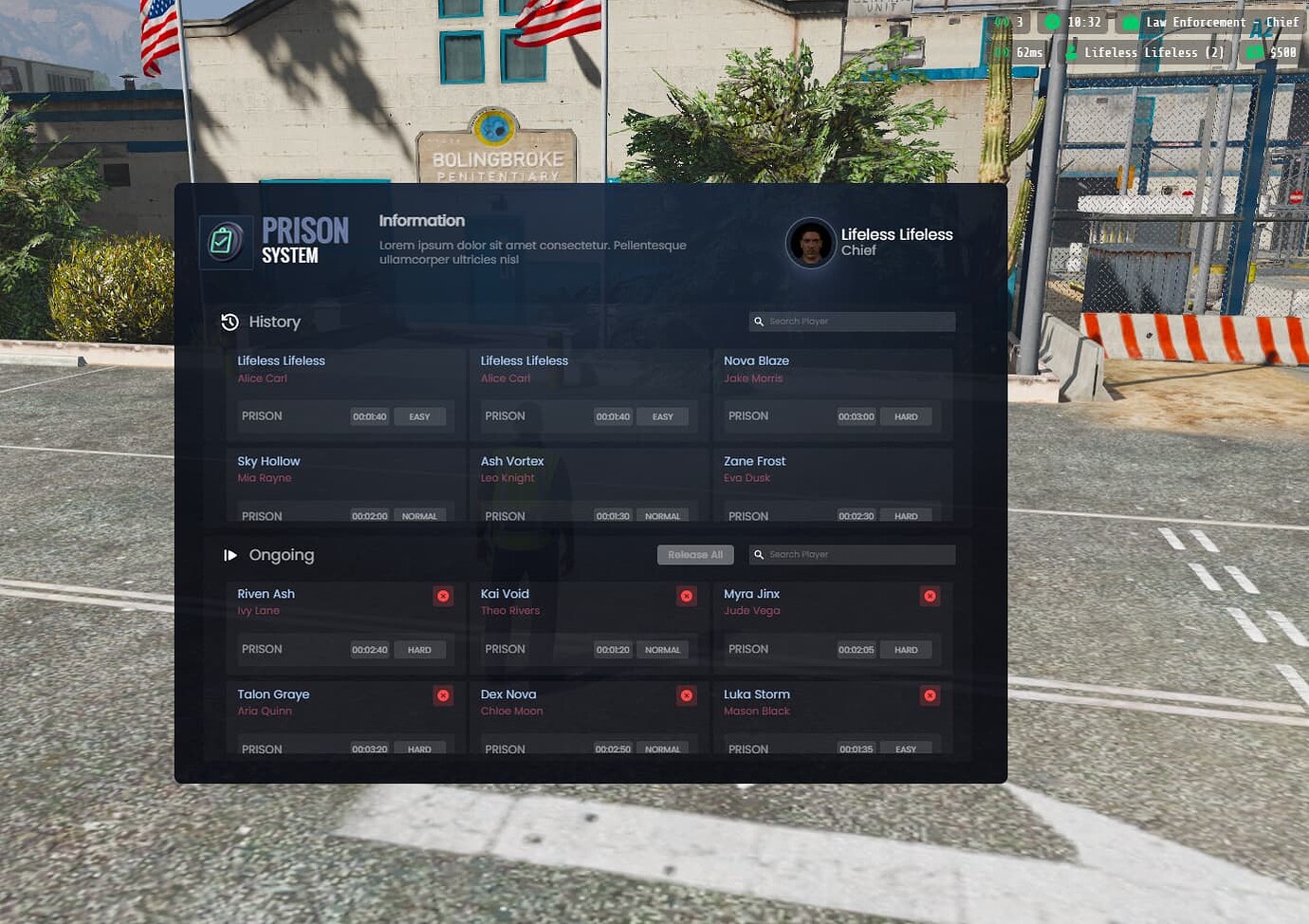Viewport: 1309px width, 924px height.
Task: Click Chief profile avatar of Lifeless Lifeless
Action: click(811, 243)
